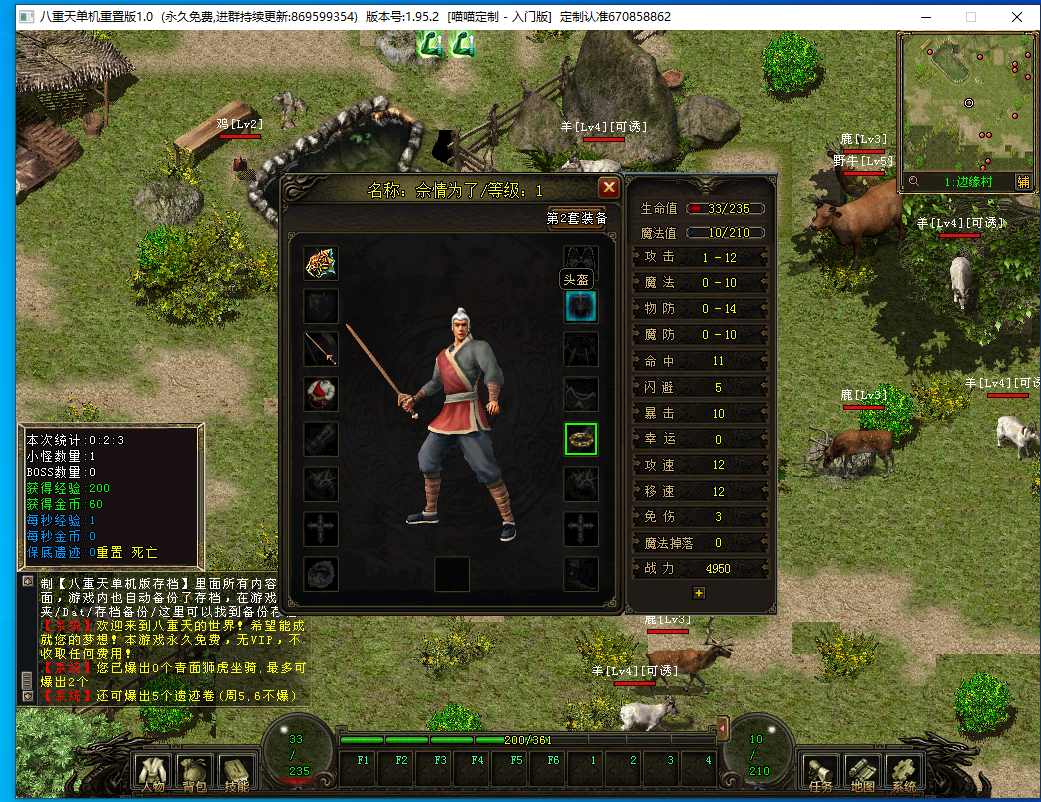Click the 重置 reset link in statistics

109,552
